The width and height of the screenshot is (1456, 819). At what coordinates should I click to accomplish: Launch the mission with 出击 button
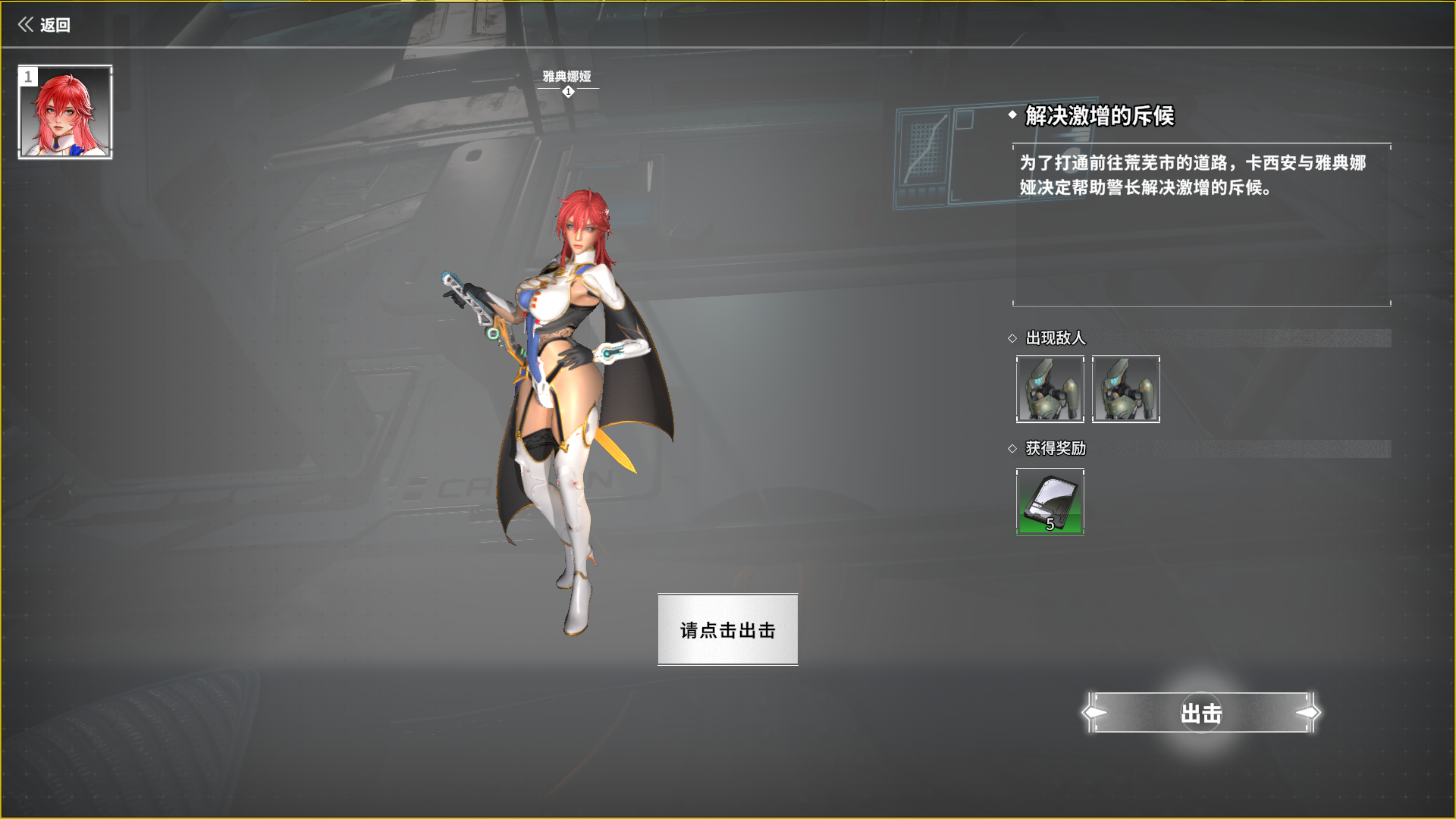pyautogui.click(x=1201, y=713)
